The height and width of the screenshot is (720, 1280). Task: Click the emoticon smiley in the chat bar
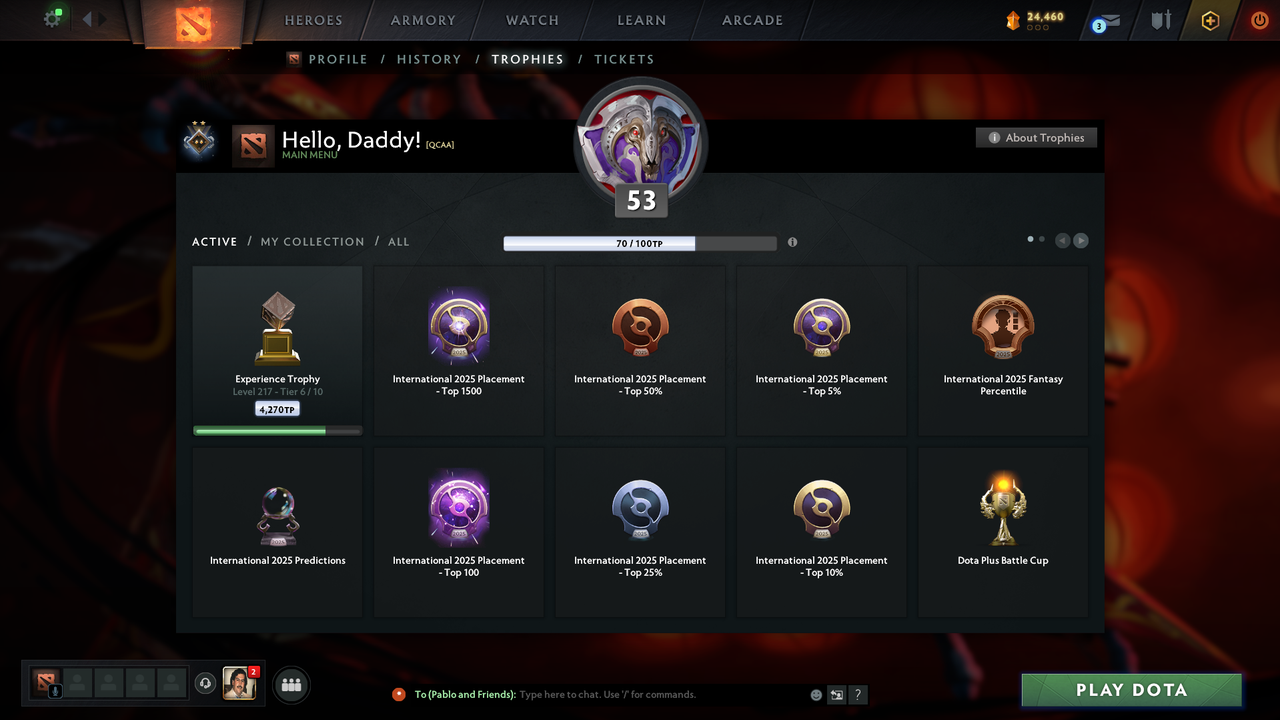click(815, 694)
